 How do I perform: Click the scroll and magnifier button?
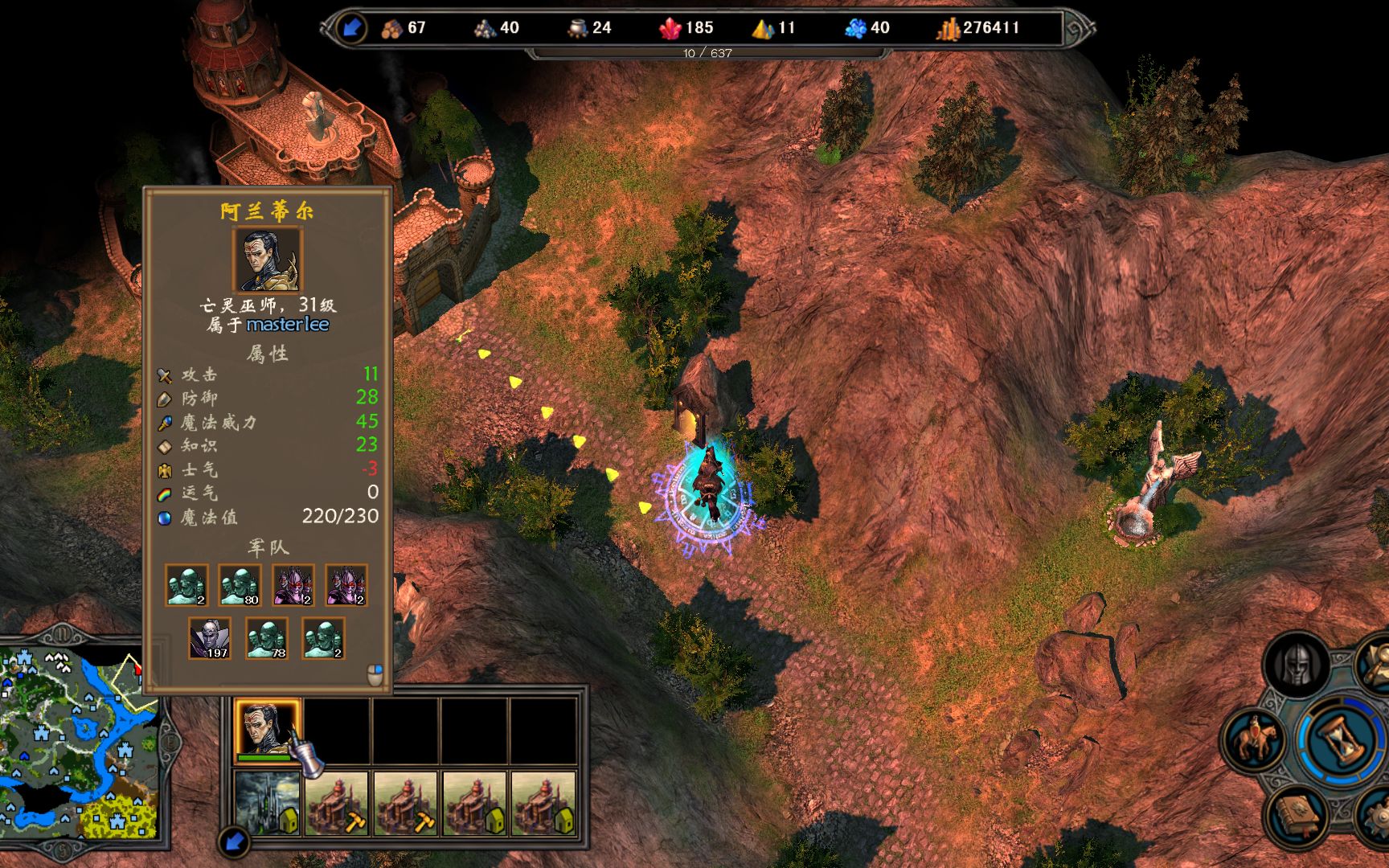point(1376,664)
